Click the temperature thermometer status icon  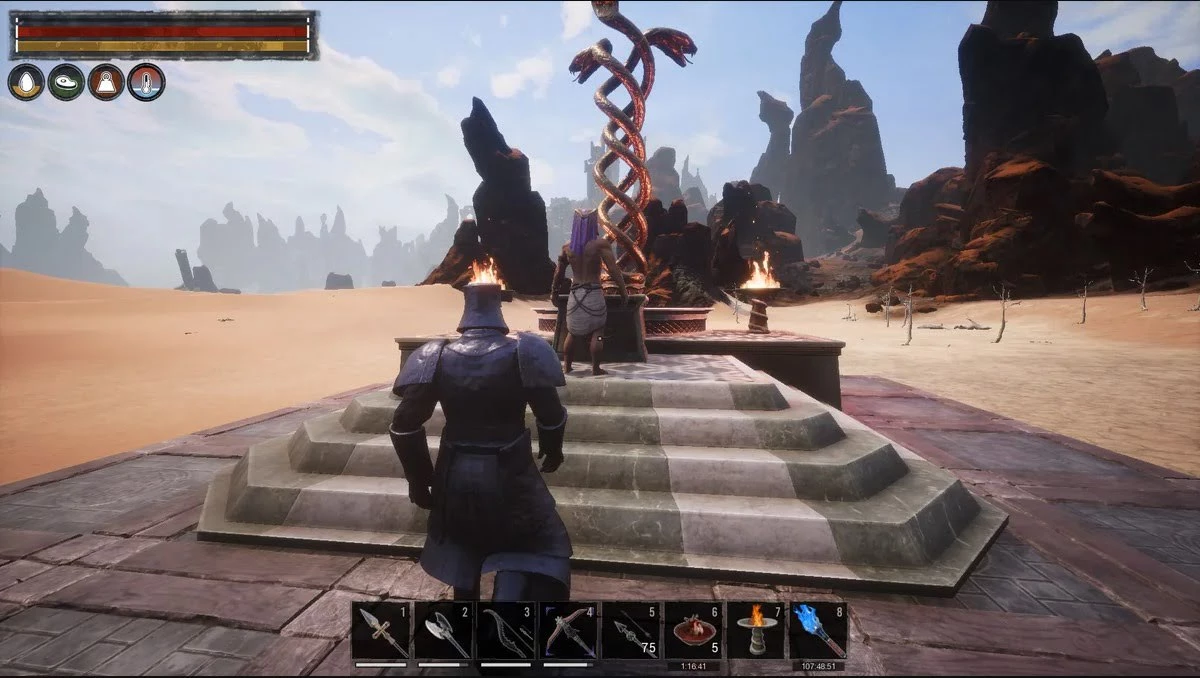point(146,82)
